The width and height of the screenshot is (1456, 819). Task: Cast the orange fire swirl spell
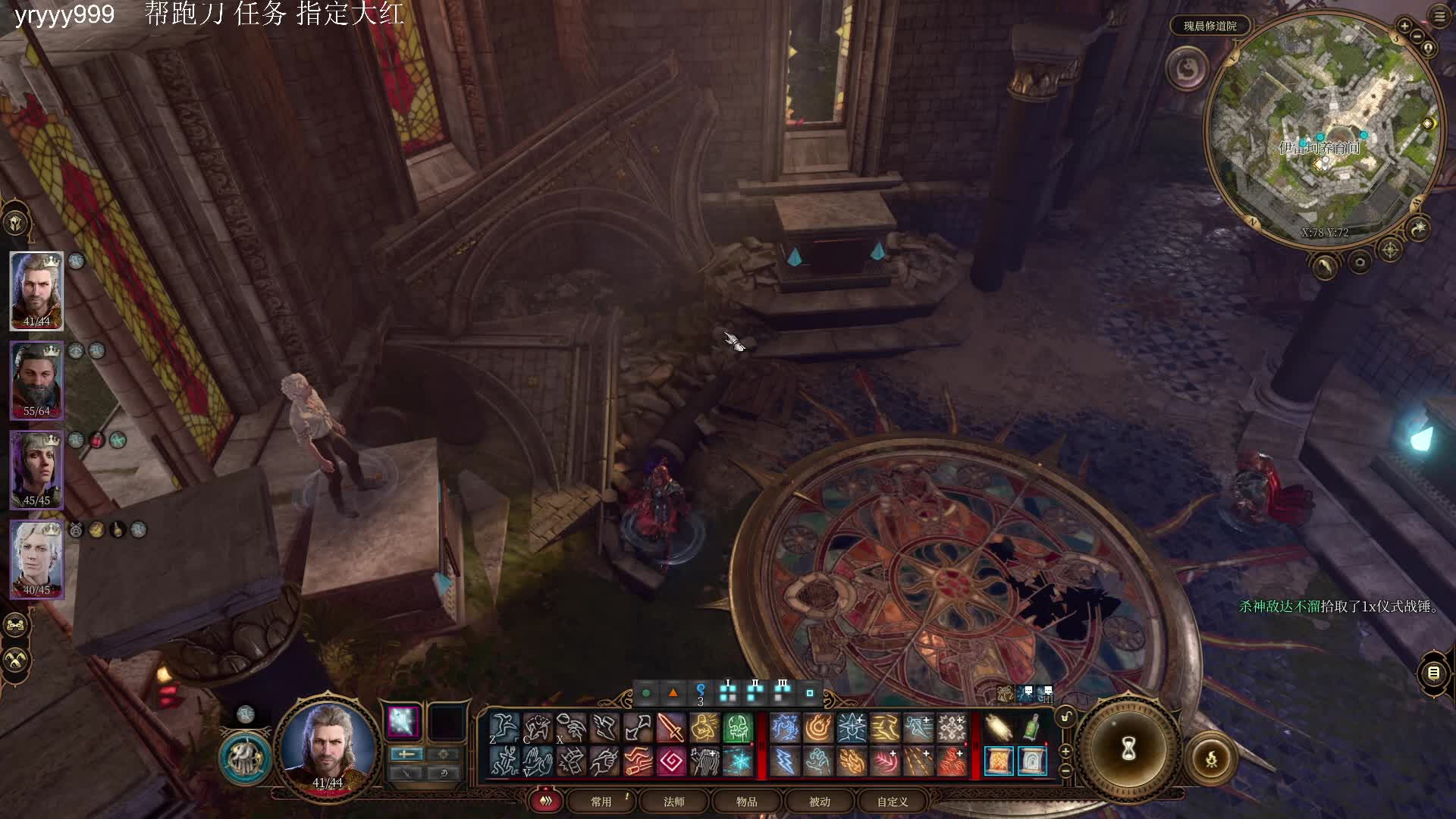pyautogui.click(x=818, y=728)
